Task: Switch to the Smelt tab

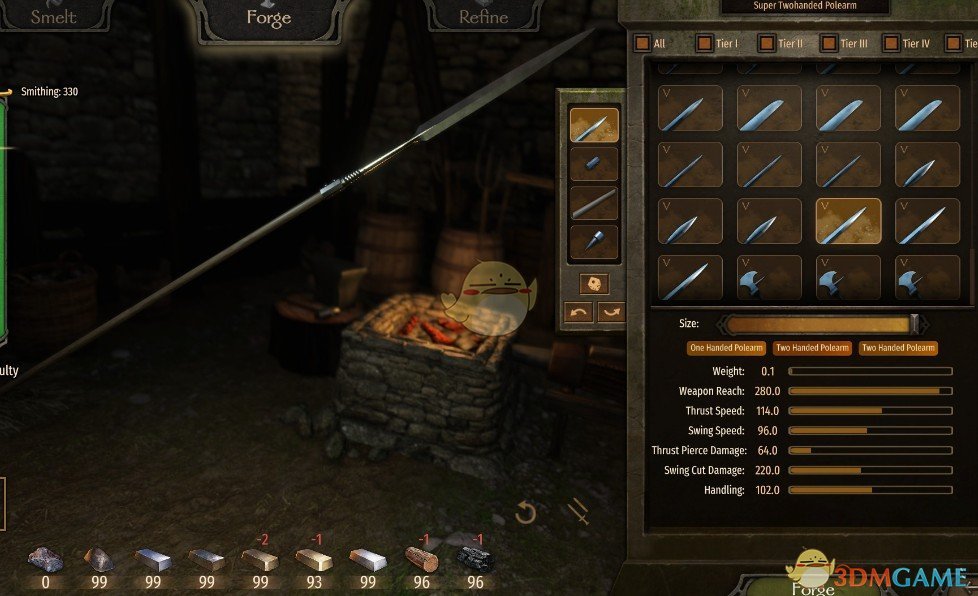Action: 53,17
